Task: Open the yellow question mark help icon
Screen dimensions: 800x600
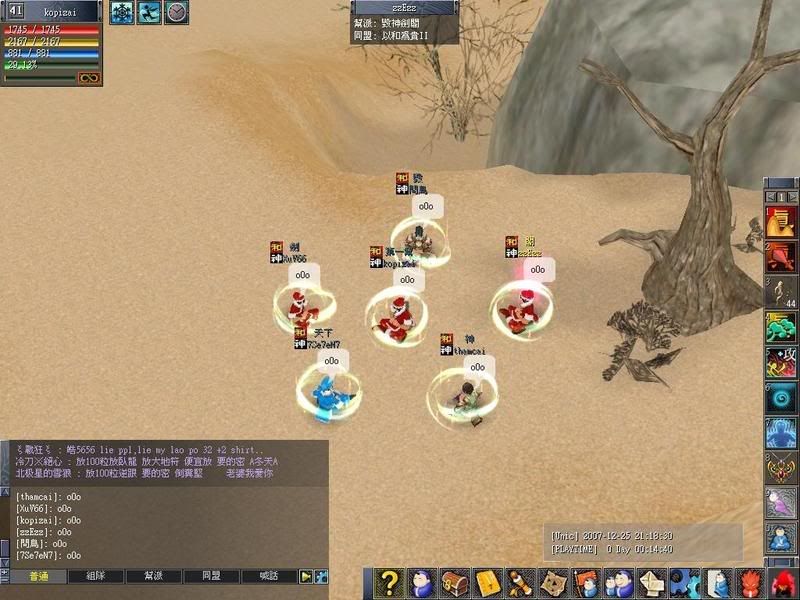Action: click(x=391, y=583)
